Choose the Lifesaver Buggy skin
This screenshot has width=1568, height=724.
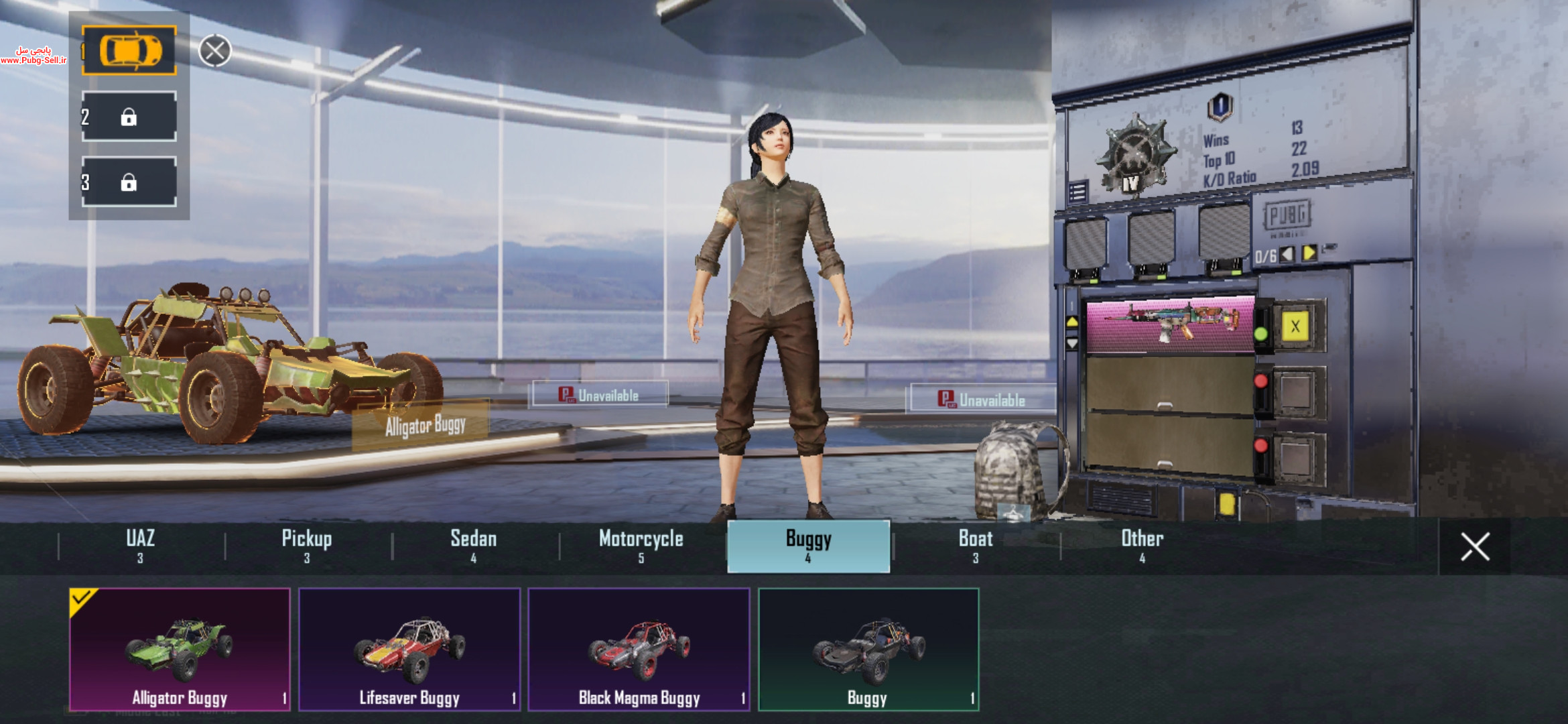(x=409, y=649)
